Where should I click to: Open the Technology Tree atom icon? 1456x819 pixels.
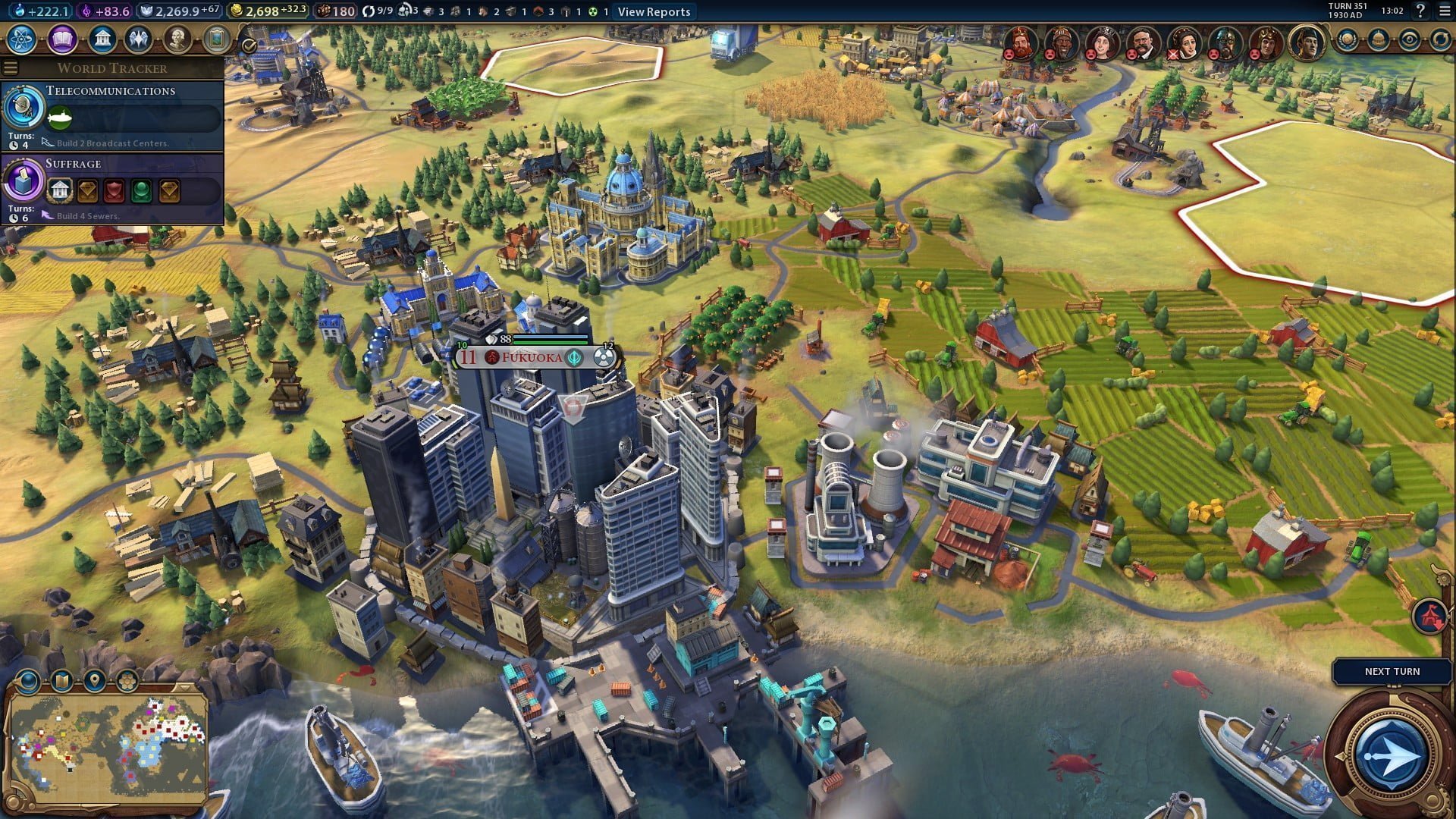point(22,39)
